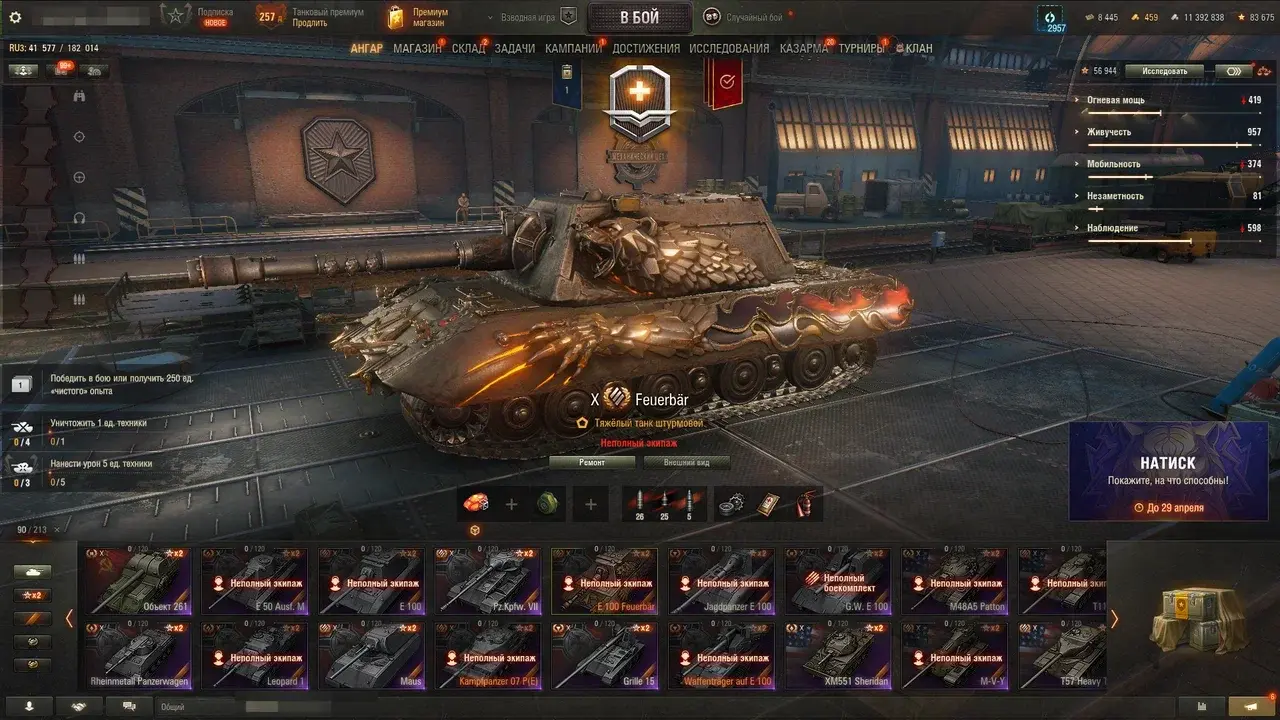Open the settings gear icon
Viewport: 1280px width, 720px height.
click(x=15, y=17)
